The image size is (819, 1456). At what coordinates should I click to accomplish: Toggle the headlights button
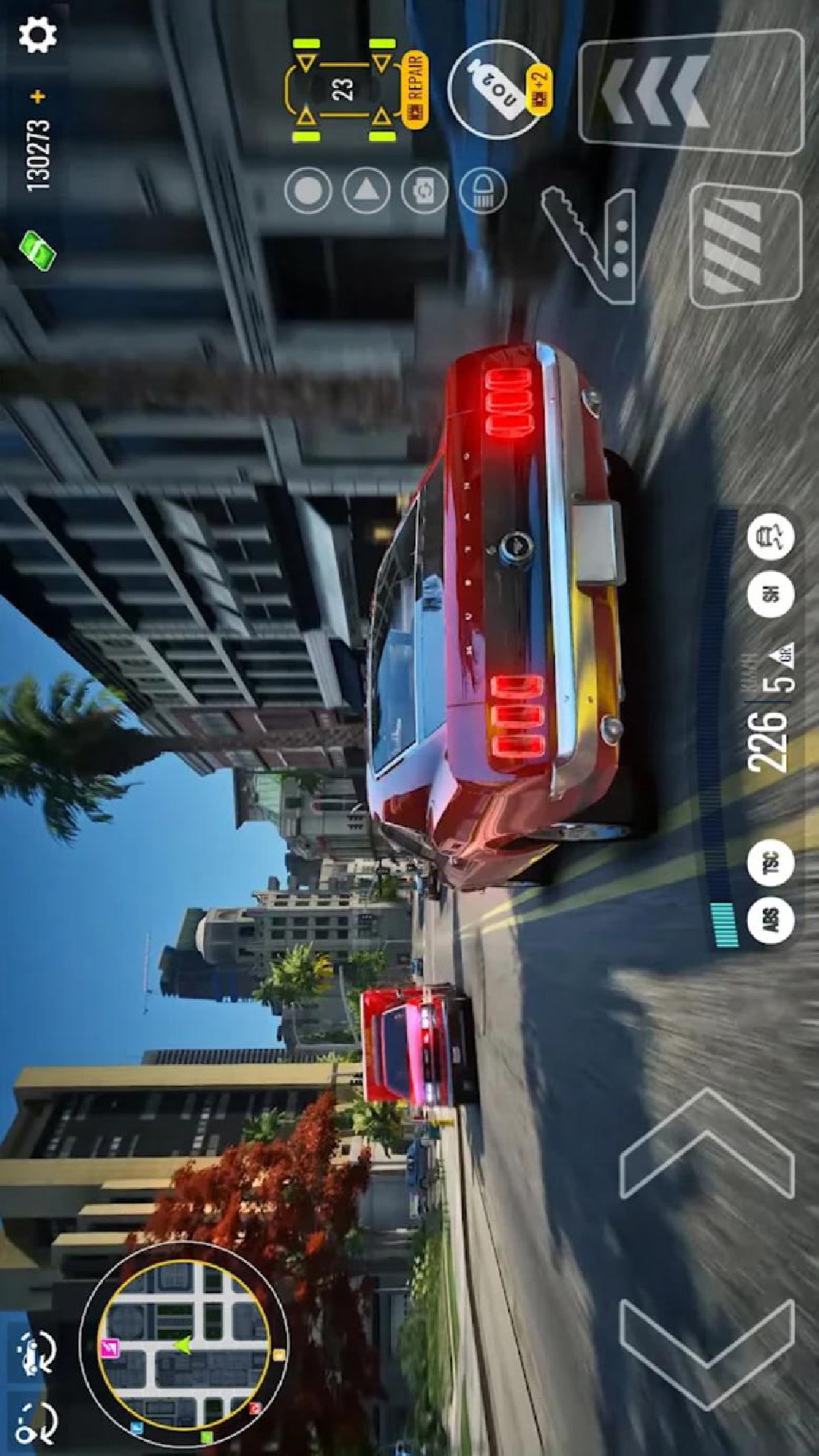482,190
